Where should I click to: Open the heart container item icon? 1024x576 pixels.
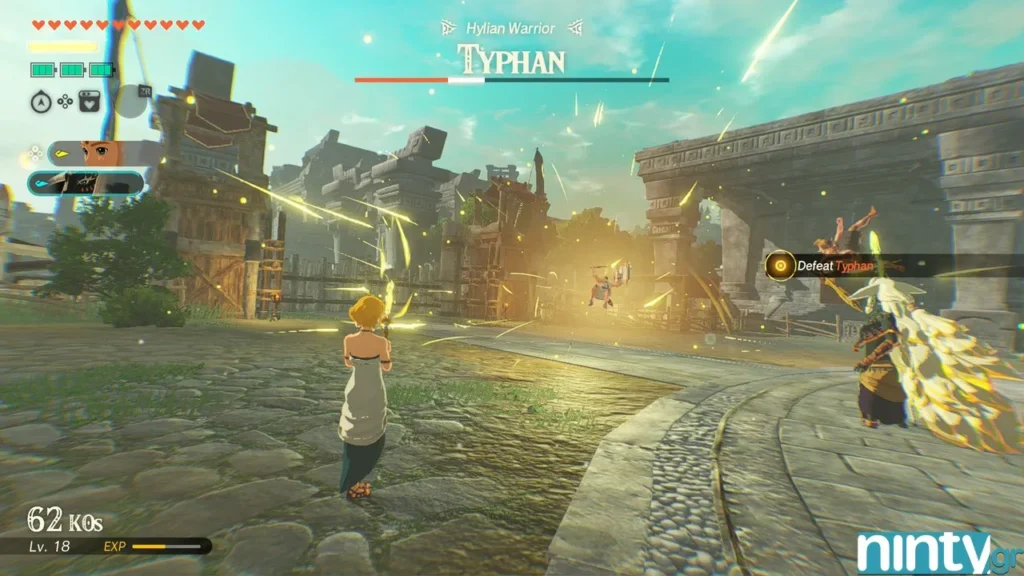[x=89, y=100]
